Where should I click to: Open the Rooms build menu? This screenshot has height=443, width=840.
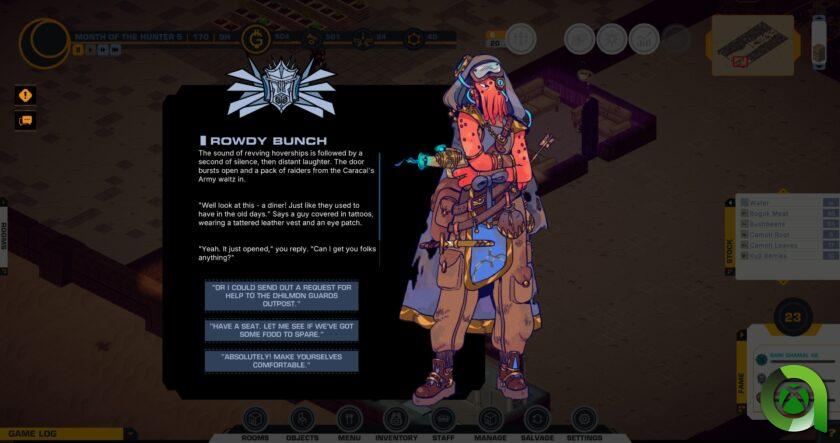point(255,421)
